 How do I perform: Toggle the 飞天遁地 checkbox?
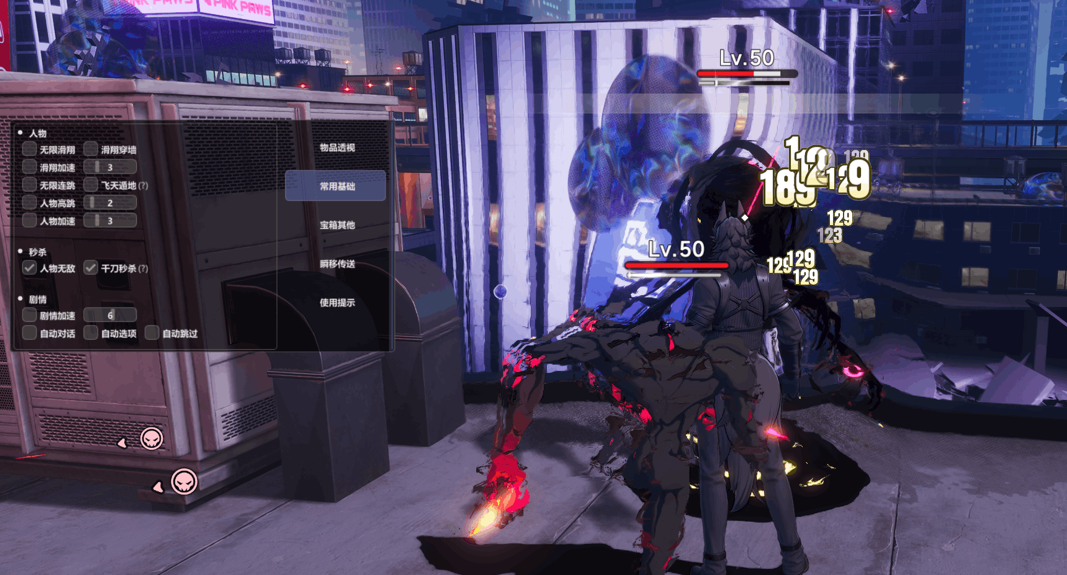[91, 185]
